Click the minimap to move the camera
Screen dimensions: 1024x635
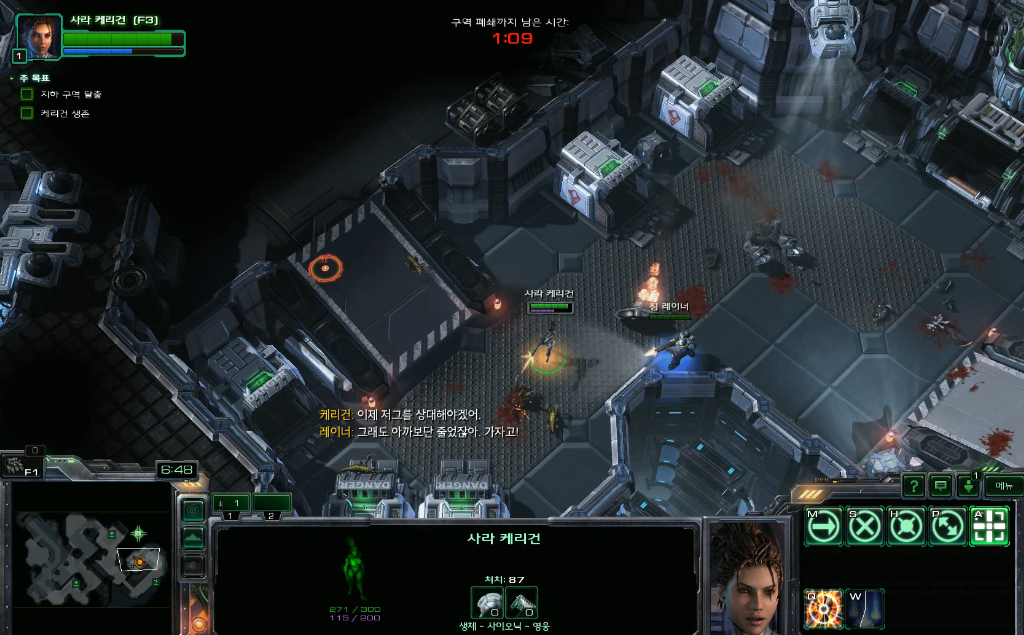point(90,558)
